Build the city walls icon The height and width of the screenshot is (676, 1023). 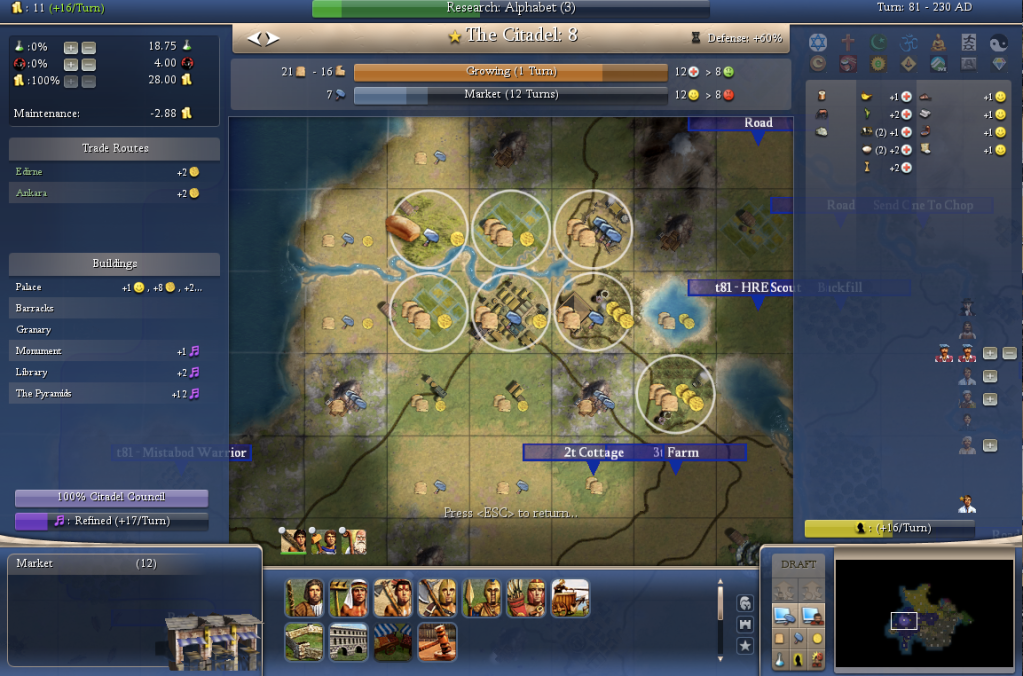point(303,641)
